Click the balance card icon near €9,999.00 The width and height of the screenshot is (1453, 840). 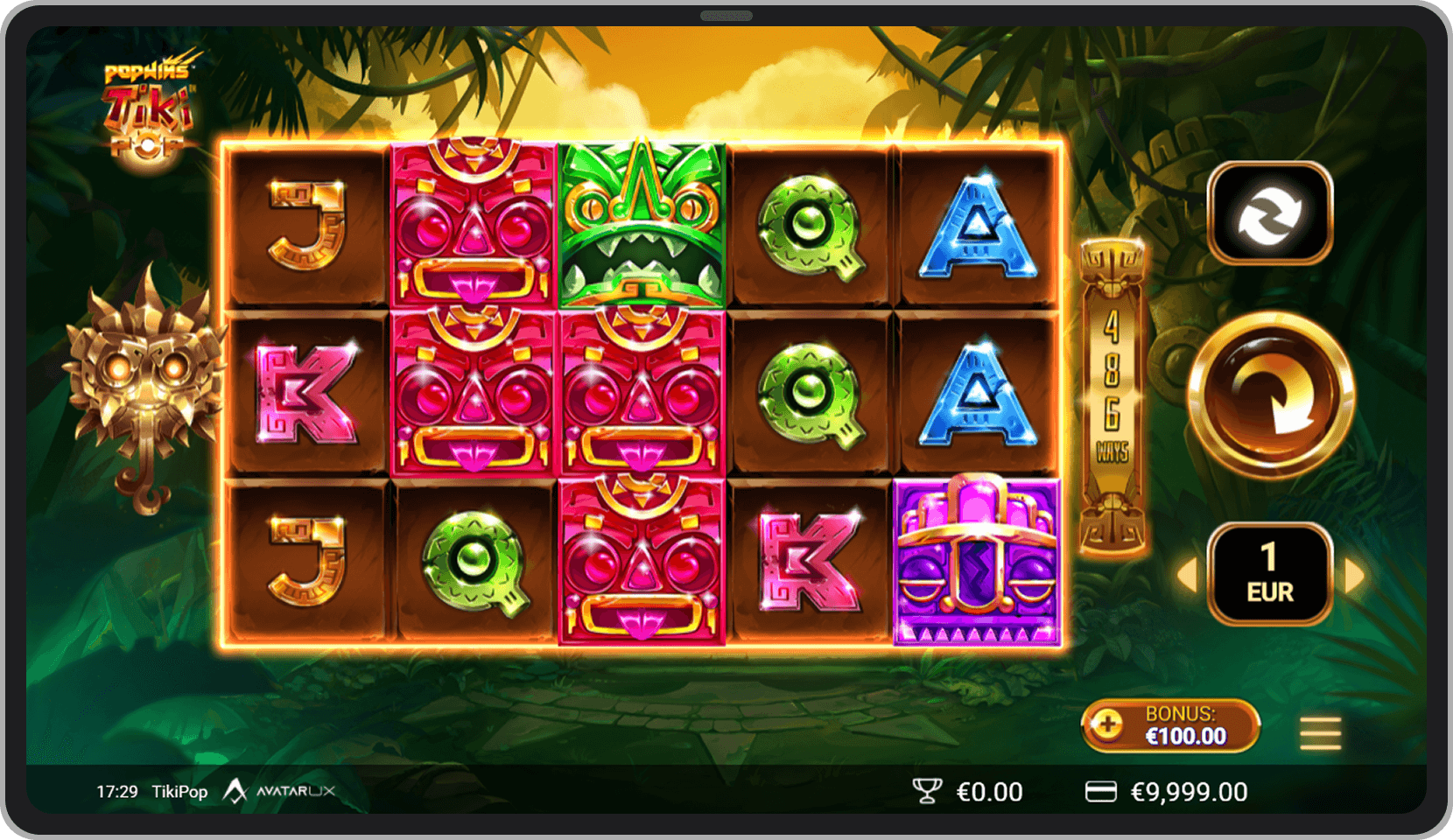point(1101,791)
